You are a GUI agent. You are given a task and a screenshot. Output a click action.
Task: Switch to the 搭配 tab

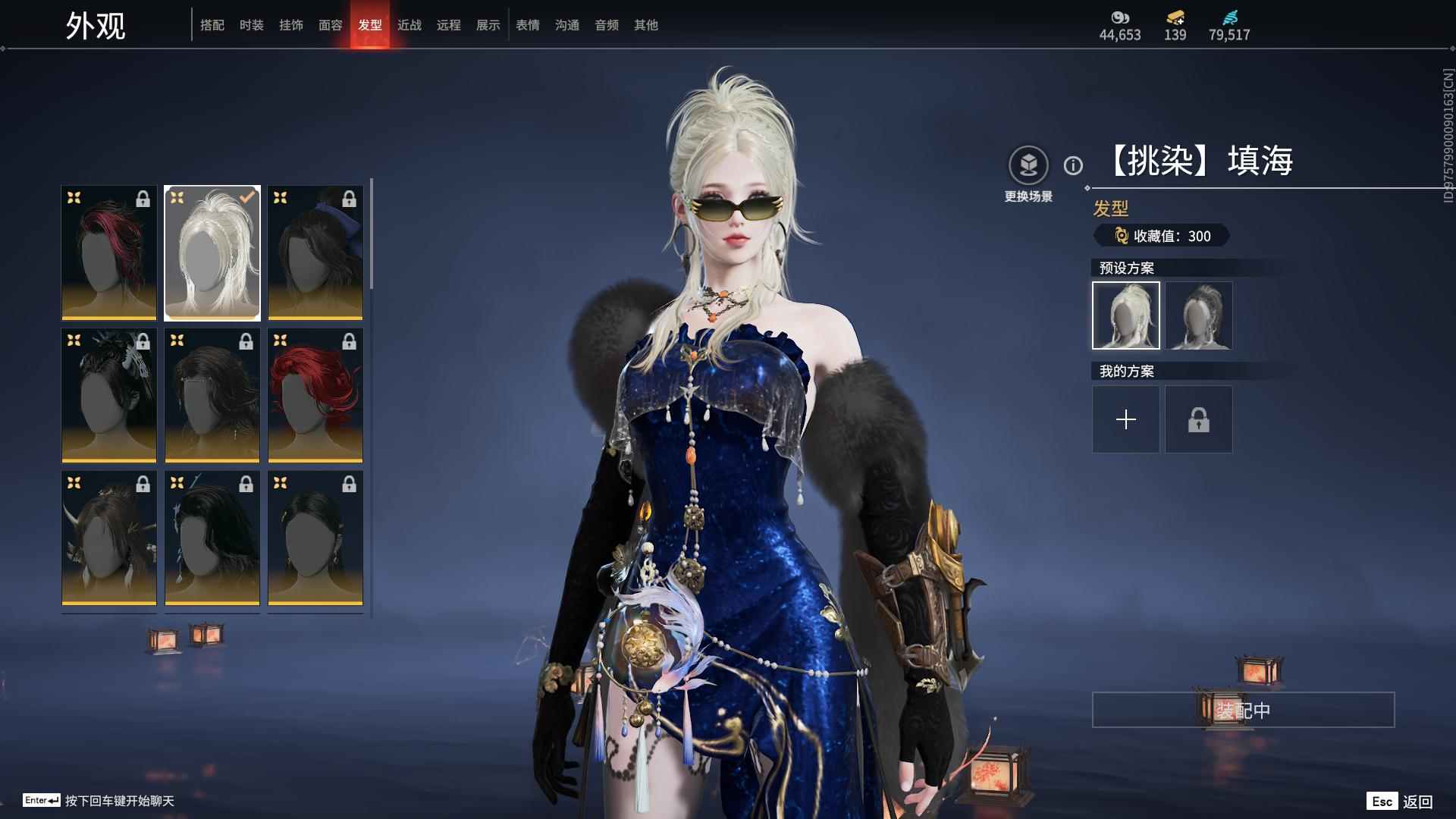[212, 25]
